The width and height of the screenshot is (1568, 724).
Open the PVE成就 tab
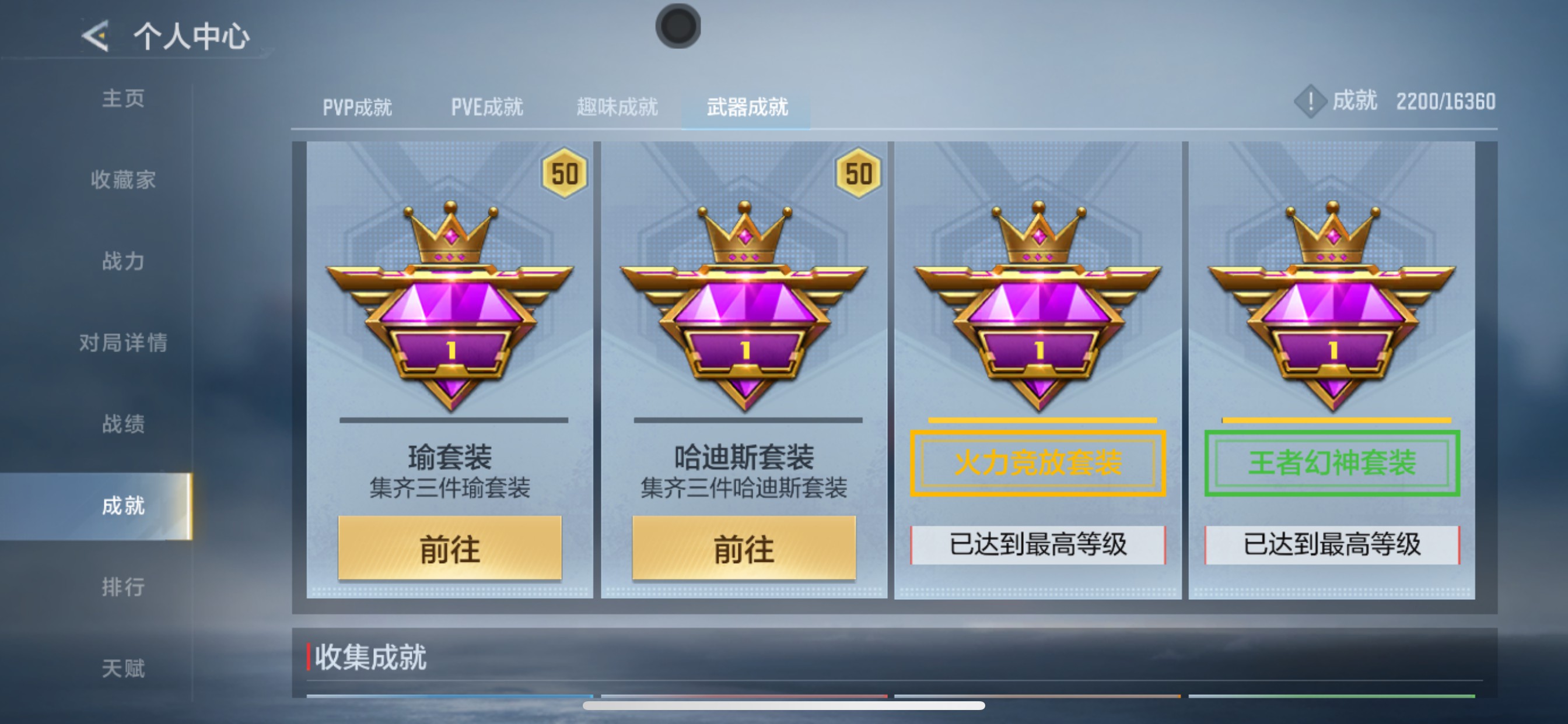click(x=486, y=107)
